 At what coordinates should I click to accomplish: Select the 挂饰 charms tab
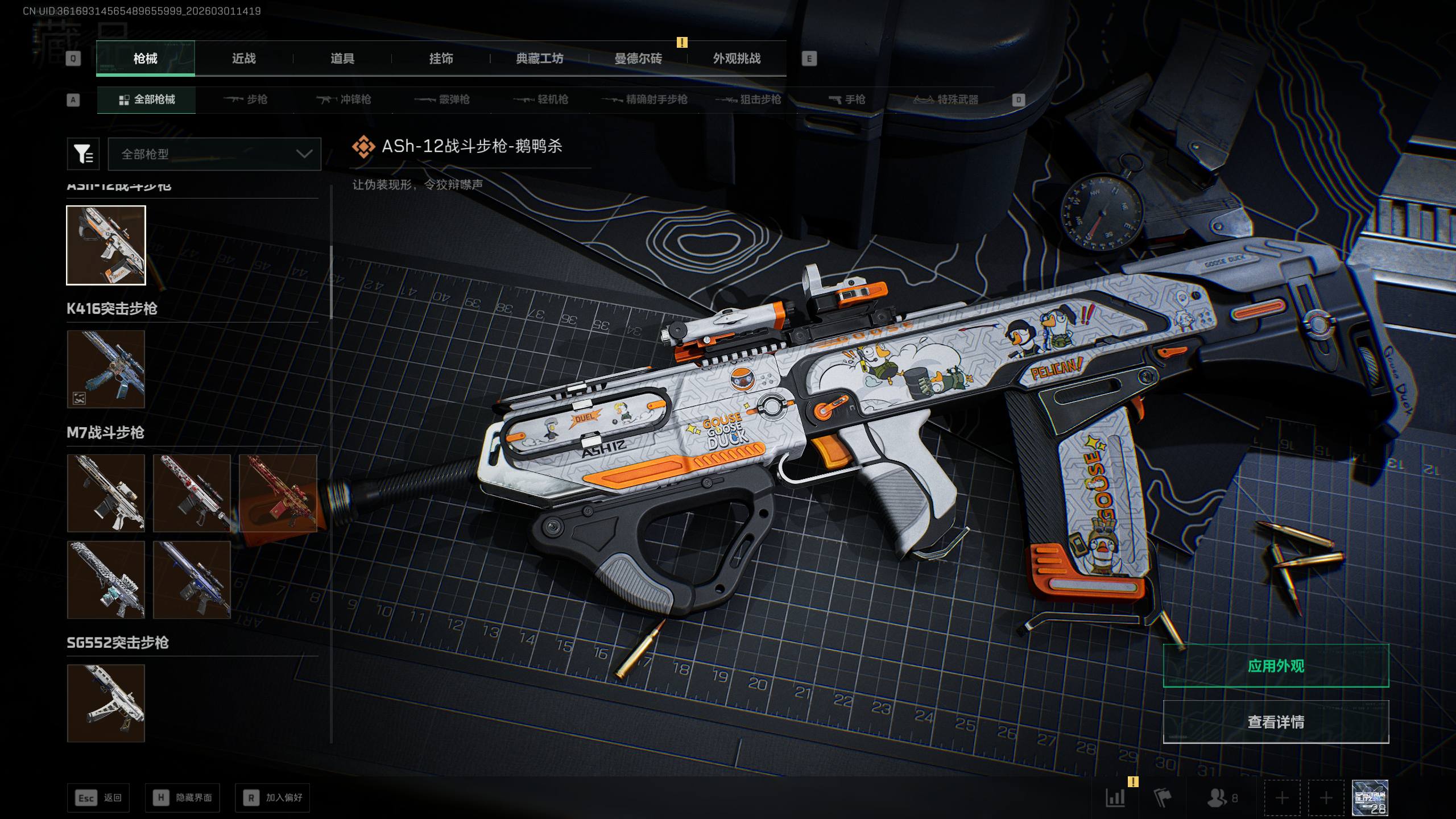pyautogui.click(x=441, y=59)
